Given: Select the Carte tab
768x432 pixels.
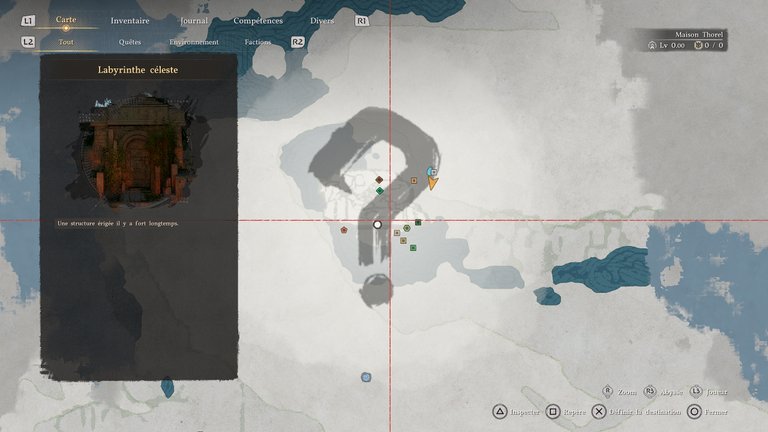Looking at the screenshot, I should click(66, 19).
